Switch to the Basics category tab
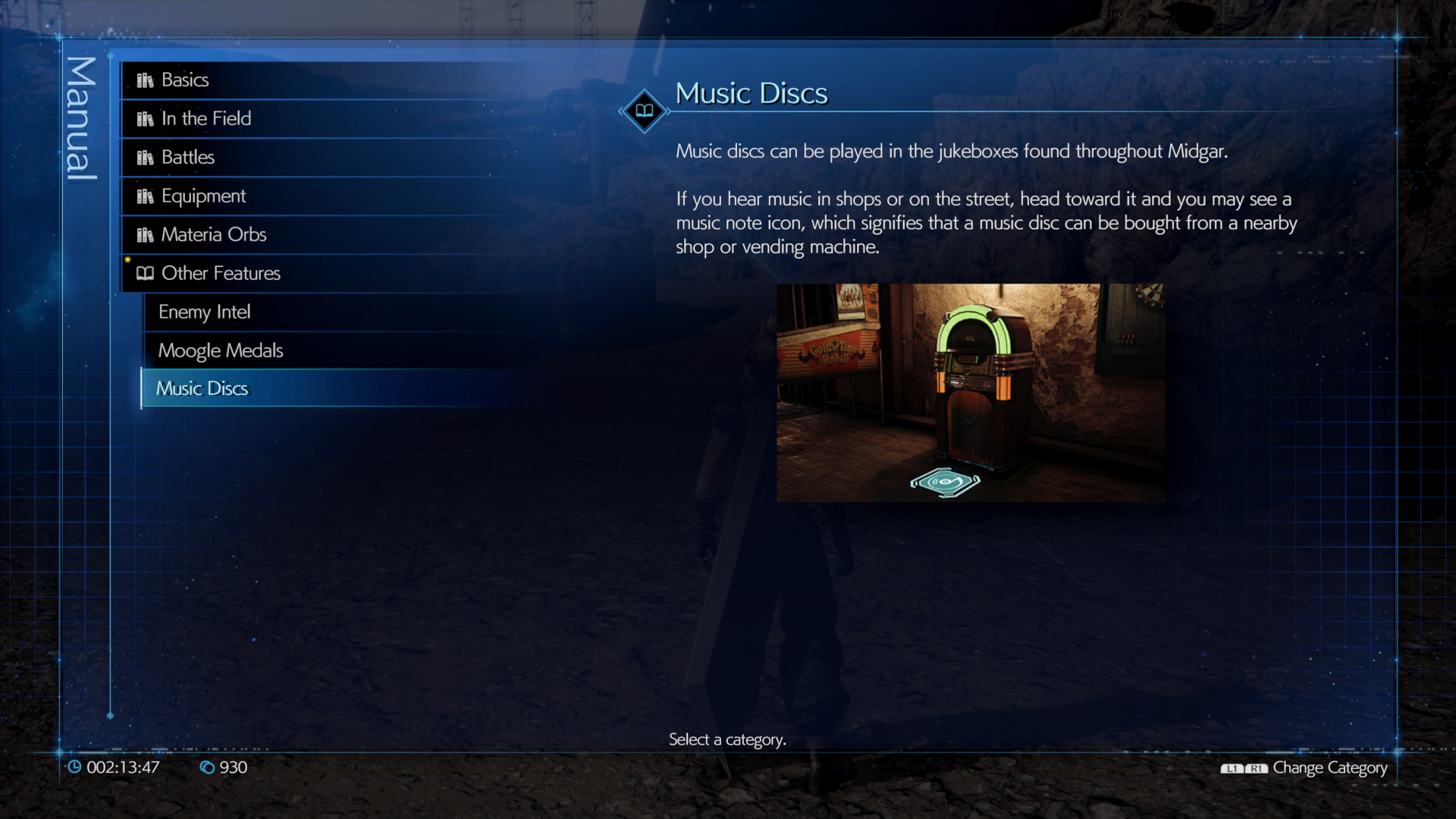Viewport: 1456px width, 819px height. click(184, 80)
